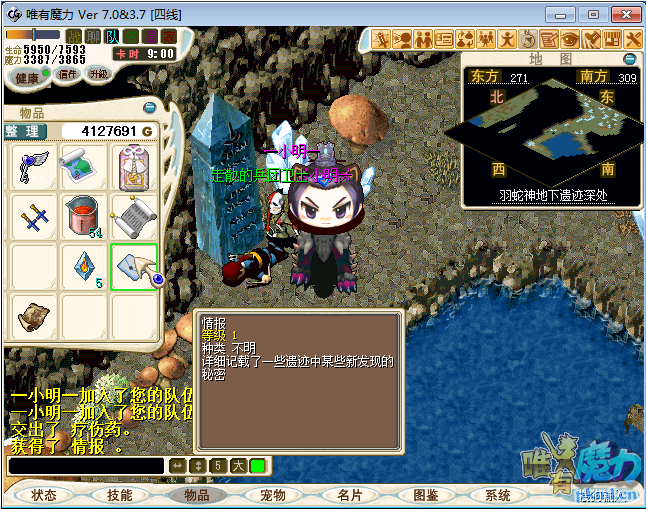Open the 技能 skills menu
646x509 pixels.
[120, 495]
